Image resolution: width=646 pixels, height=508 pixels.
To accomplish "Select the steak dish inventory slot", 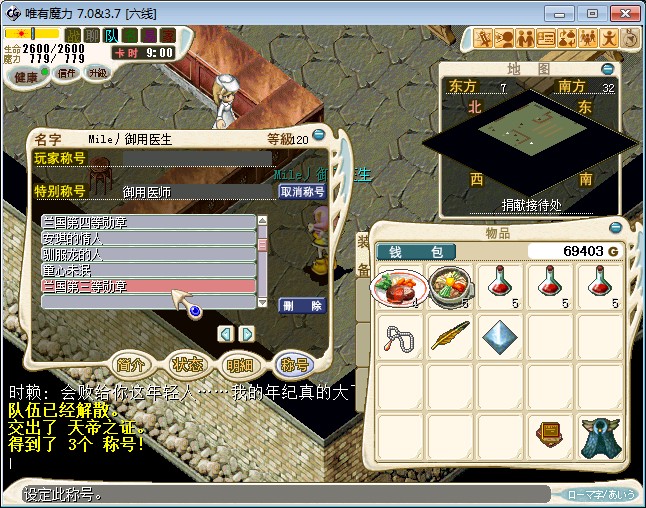I will (400, 287).
